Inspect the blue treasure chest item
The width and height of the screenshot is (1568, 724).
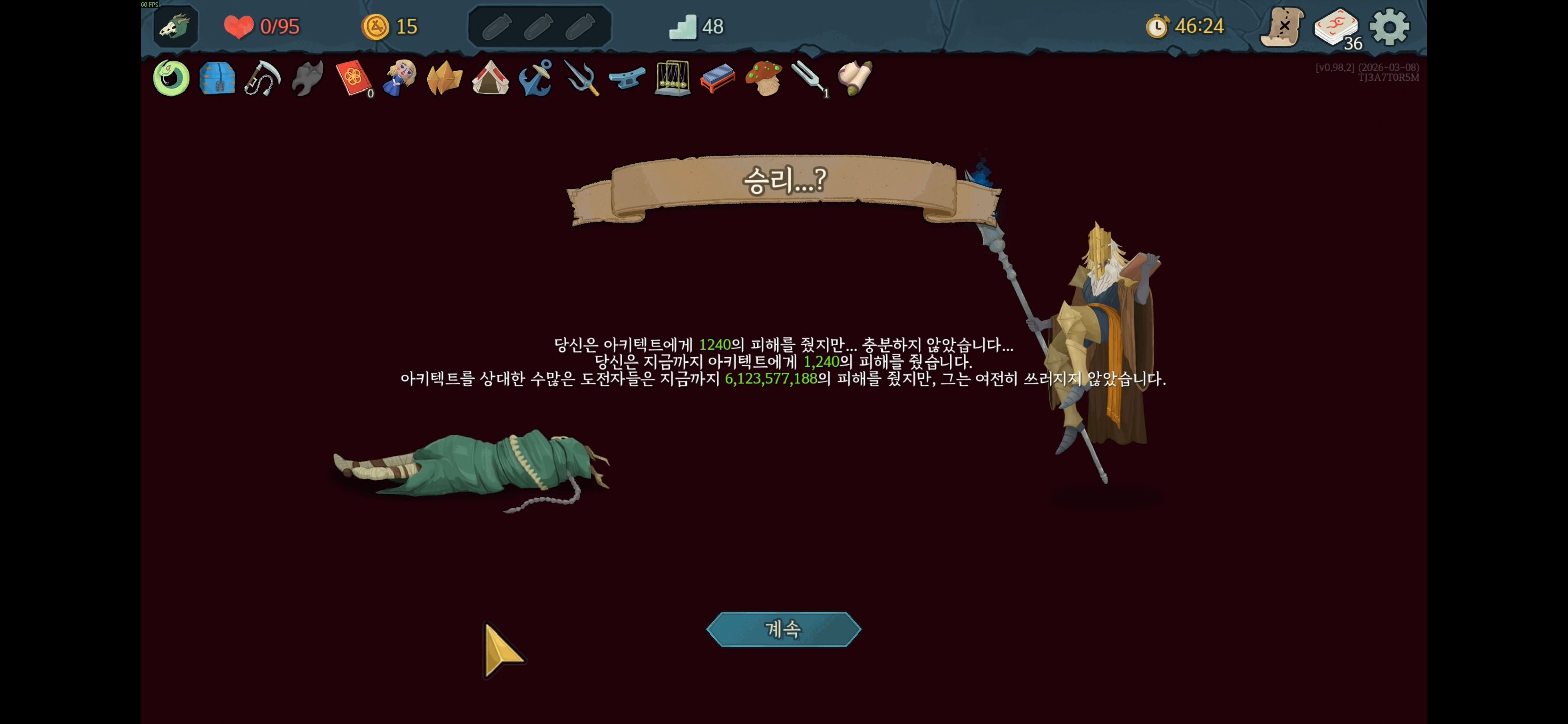[216, 79]
